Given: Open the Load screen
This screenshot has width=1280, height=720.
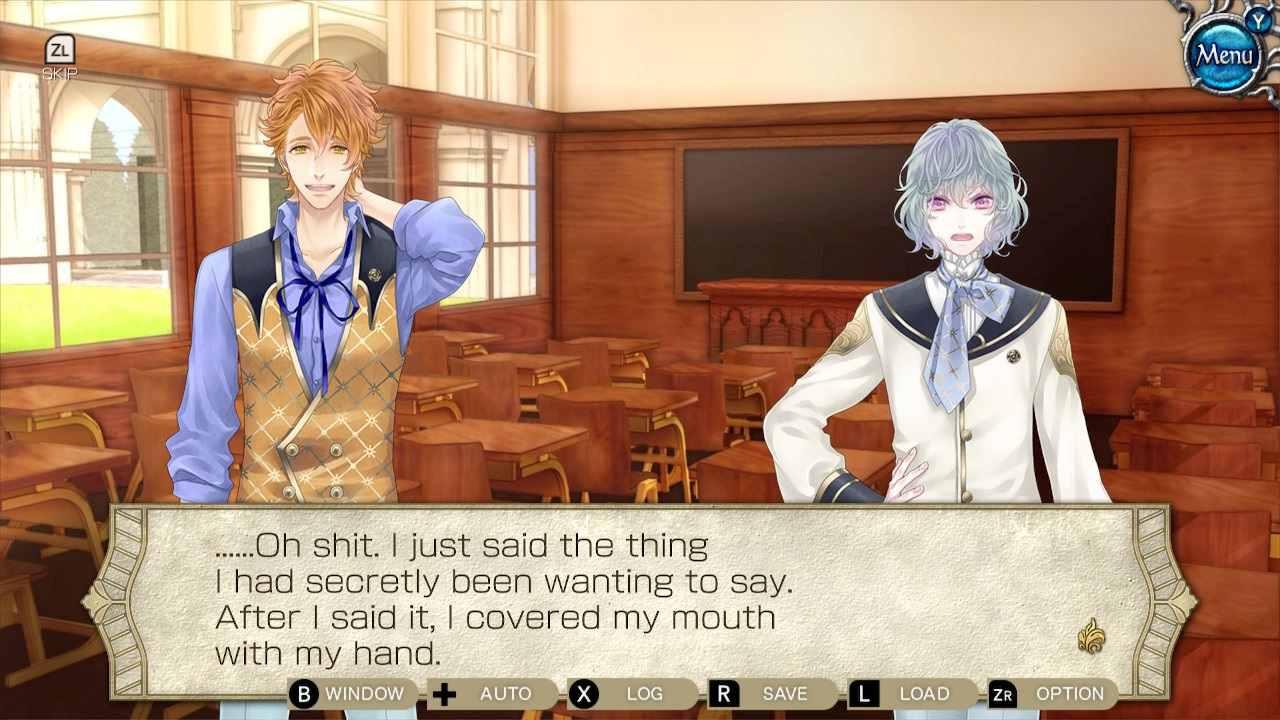Looking at the screenshot, I should pos(911,694).
